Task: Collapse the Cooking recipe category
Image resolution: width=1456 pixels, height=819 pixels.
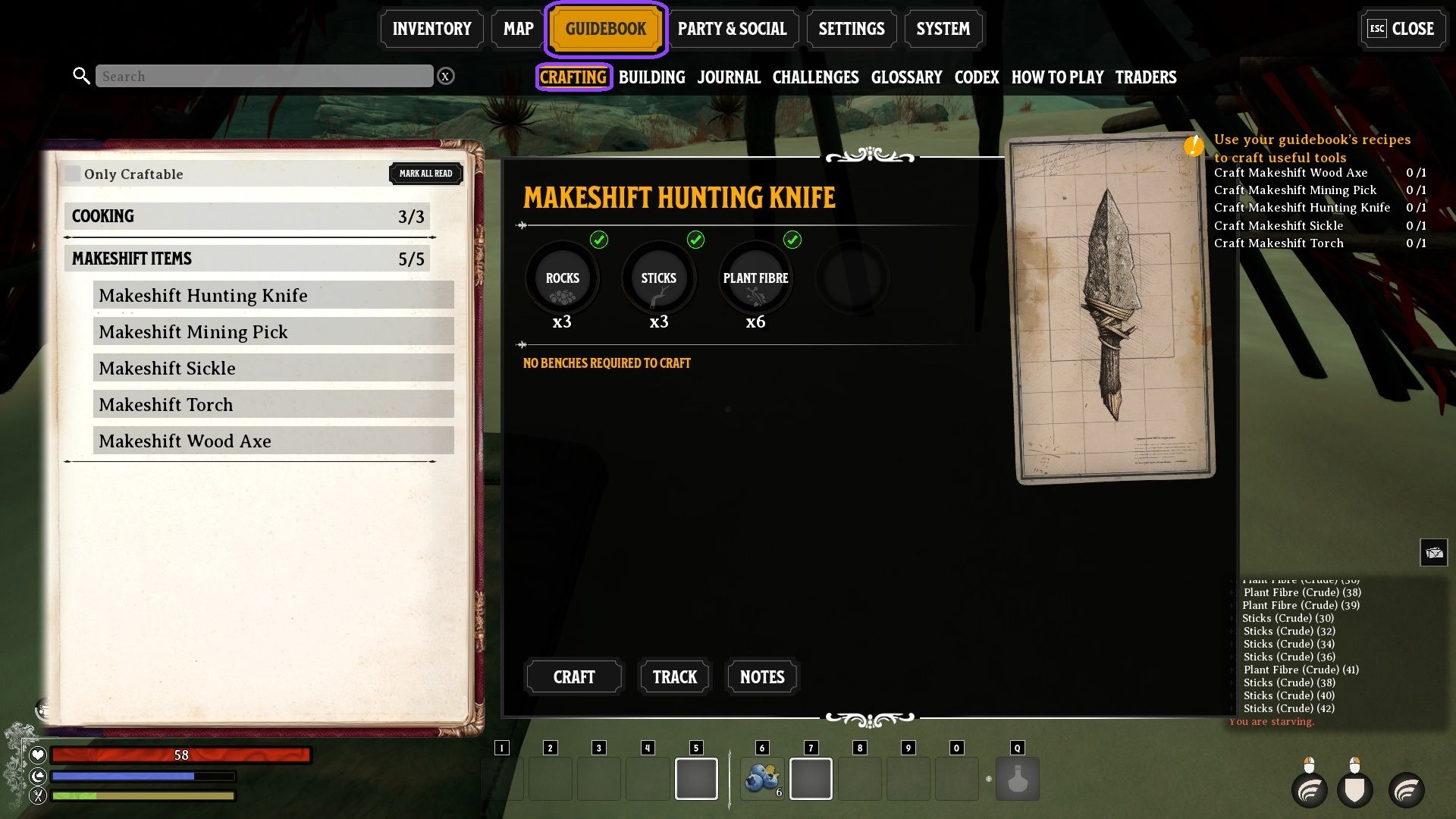Action: 247,216
